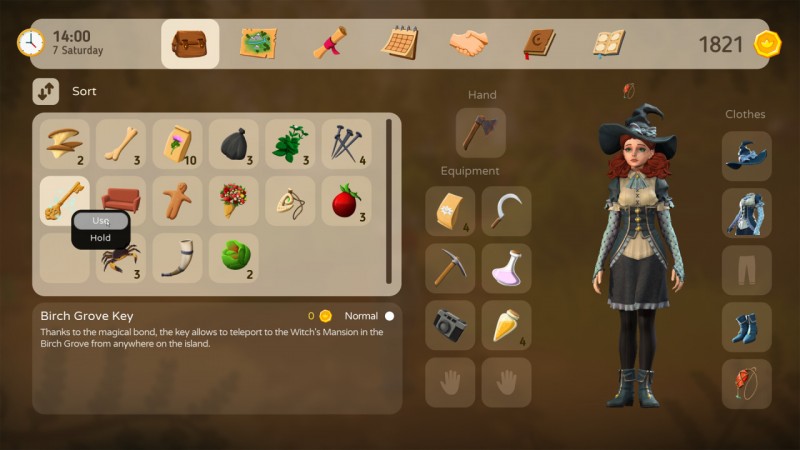The image size is (800, 450).
Task: Select the red apple slot
Action: click(x=345, y=201)
